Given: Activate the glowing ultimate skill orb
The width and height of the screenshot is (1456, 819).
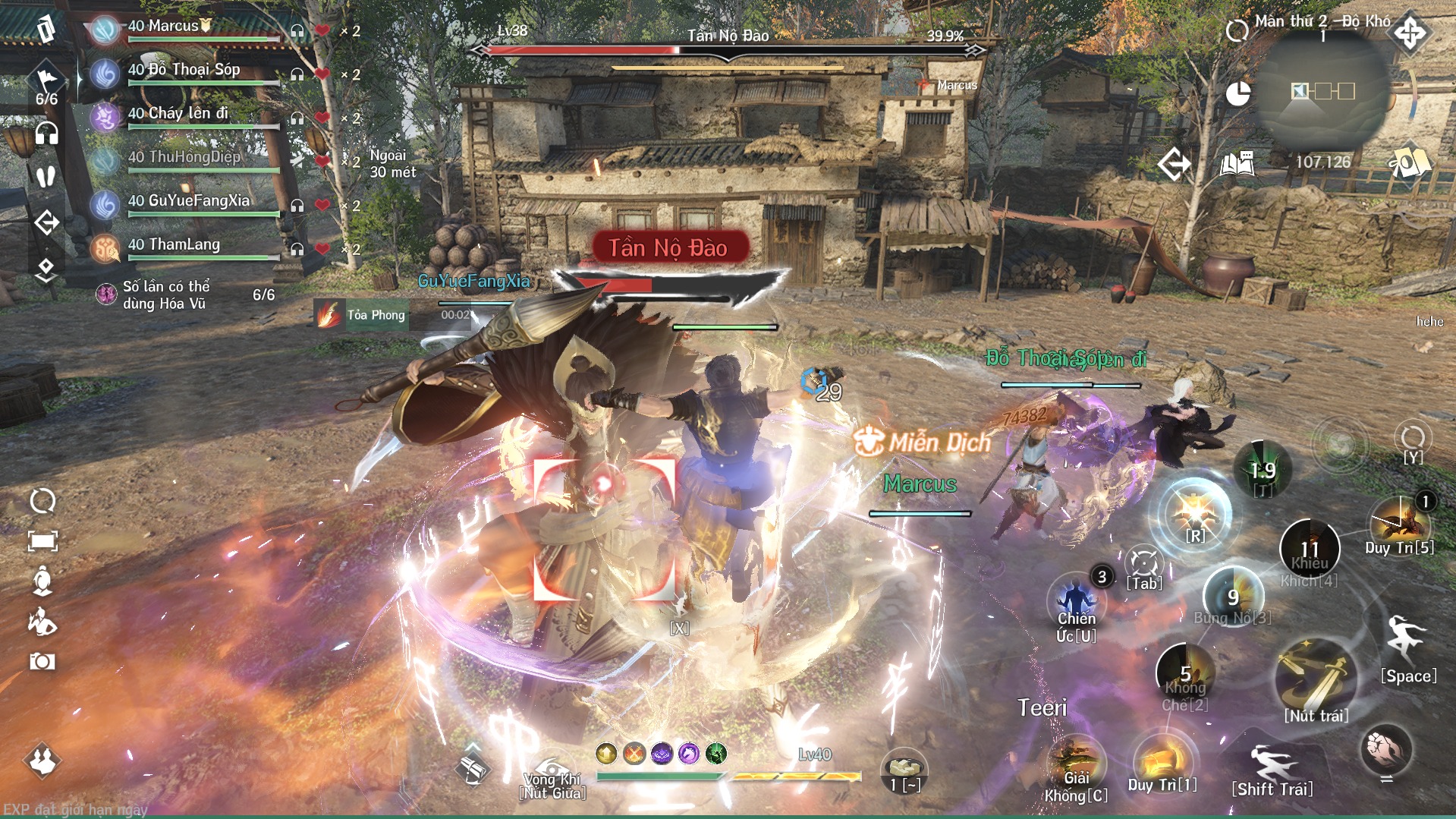Looking at the screenshot, I should (x=1194, y=513).
